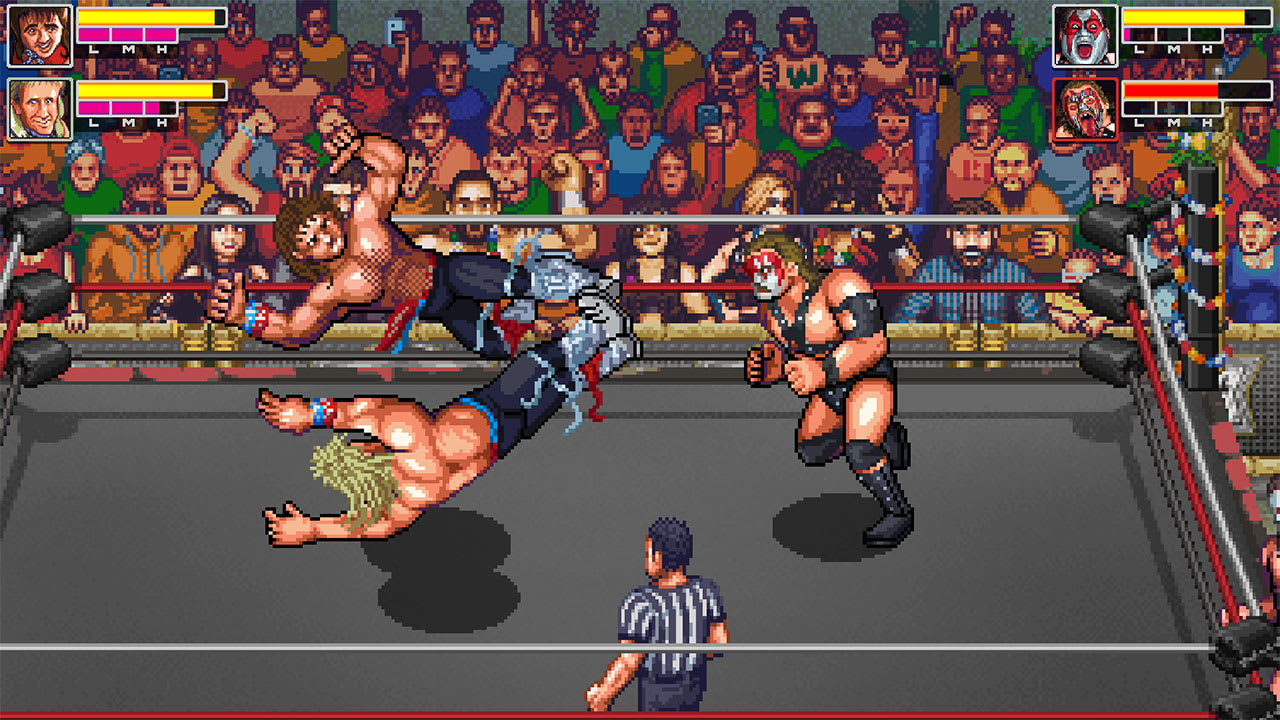Click the yellow health bar of the top-left wrestler

(x=145, y=17)
